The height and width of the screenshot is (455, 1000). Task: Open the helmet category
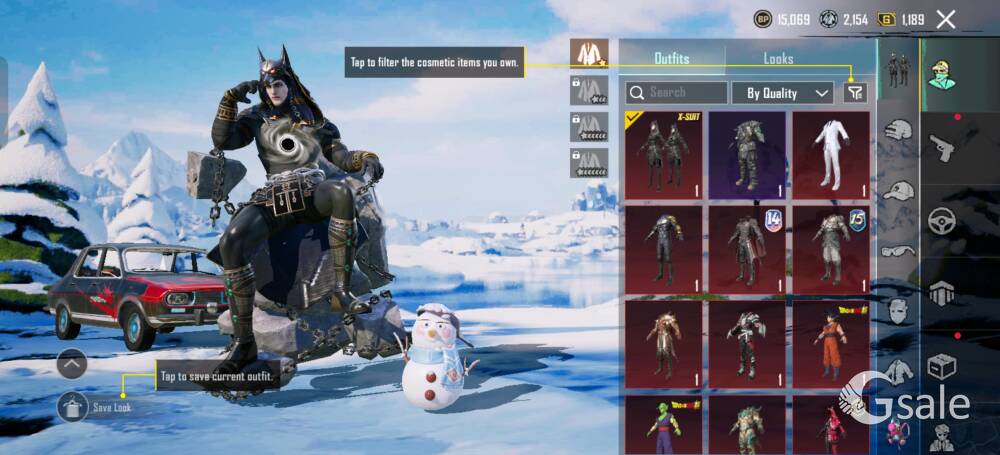(x=899, y=130)
